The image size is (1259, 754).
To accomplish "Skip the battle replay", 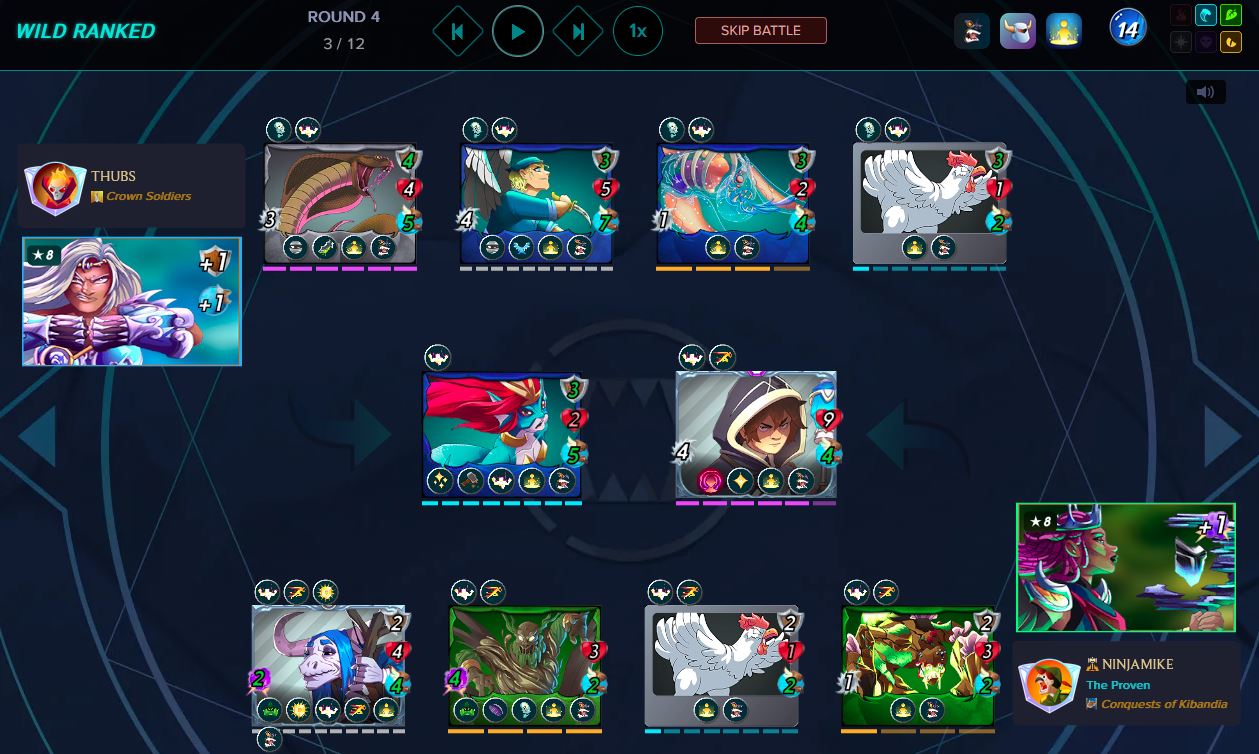I will pos(760,31).
